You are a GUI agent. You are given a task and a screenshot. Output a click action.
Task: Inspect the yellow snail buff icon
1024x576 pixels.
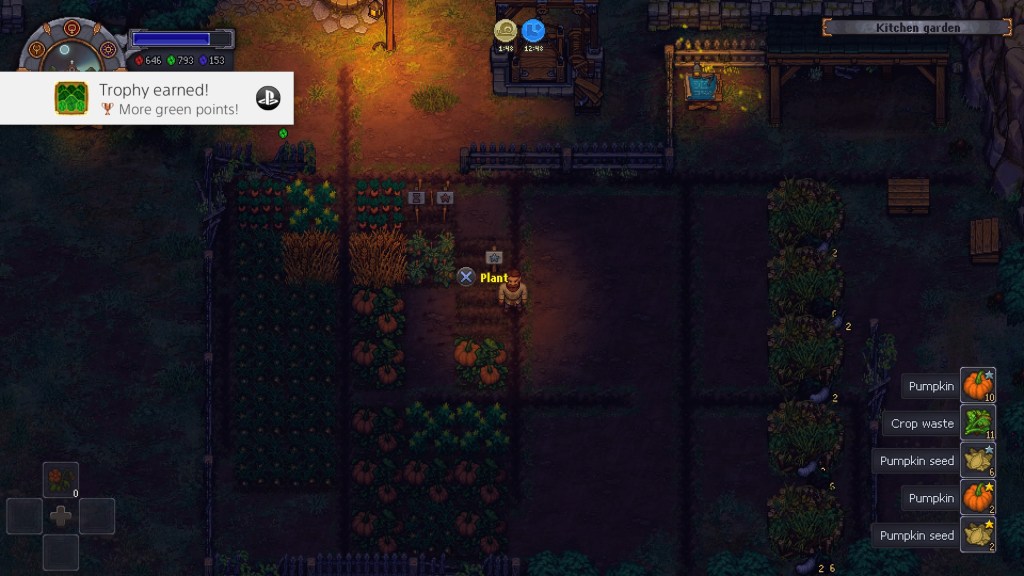505,32
